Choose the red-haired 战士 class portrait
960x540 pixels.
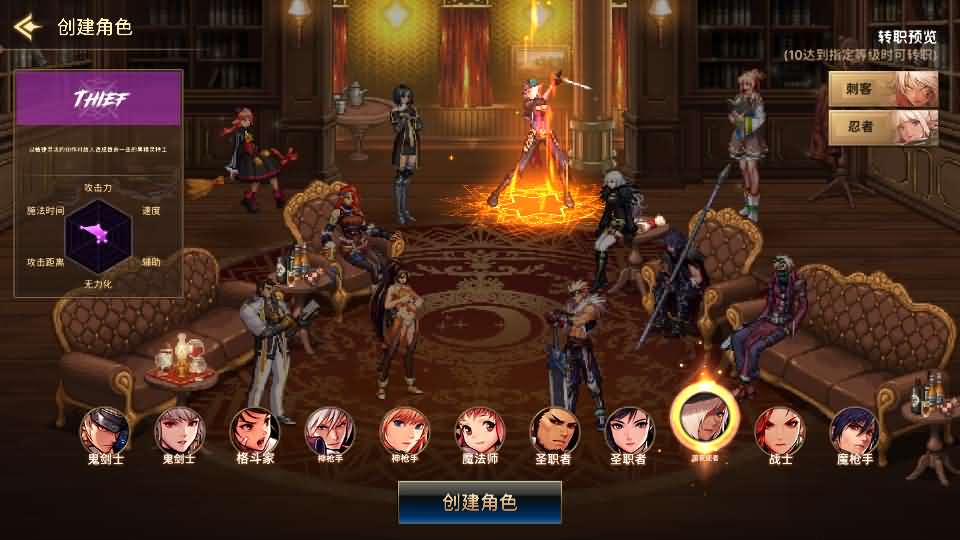click(779, 431)
